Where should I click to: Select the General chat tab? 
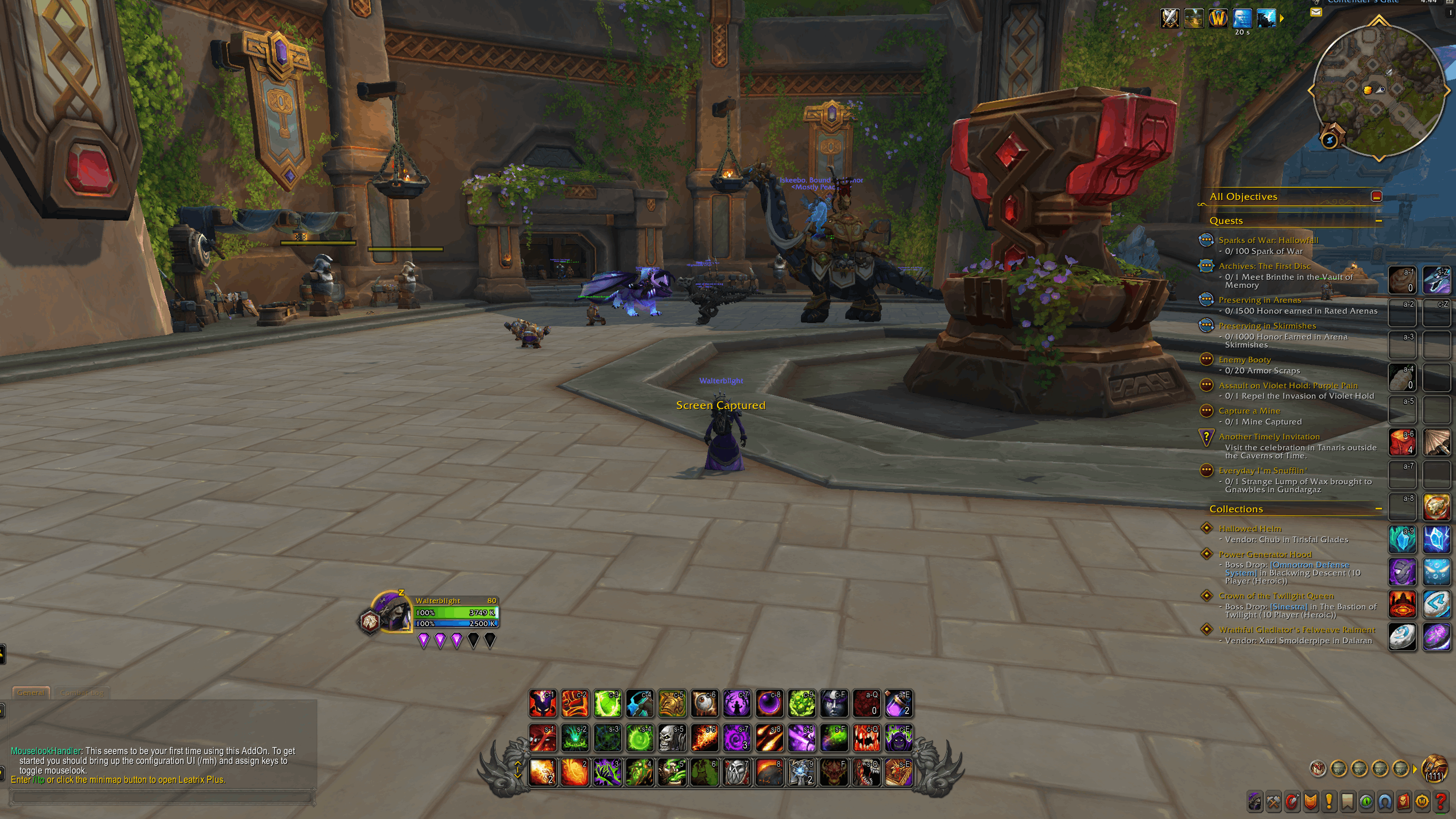(x=31, y=693)
